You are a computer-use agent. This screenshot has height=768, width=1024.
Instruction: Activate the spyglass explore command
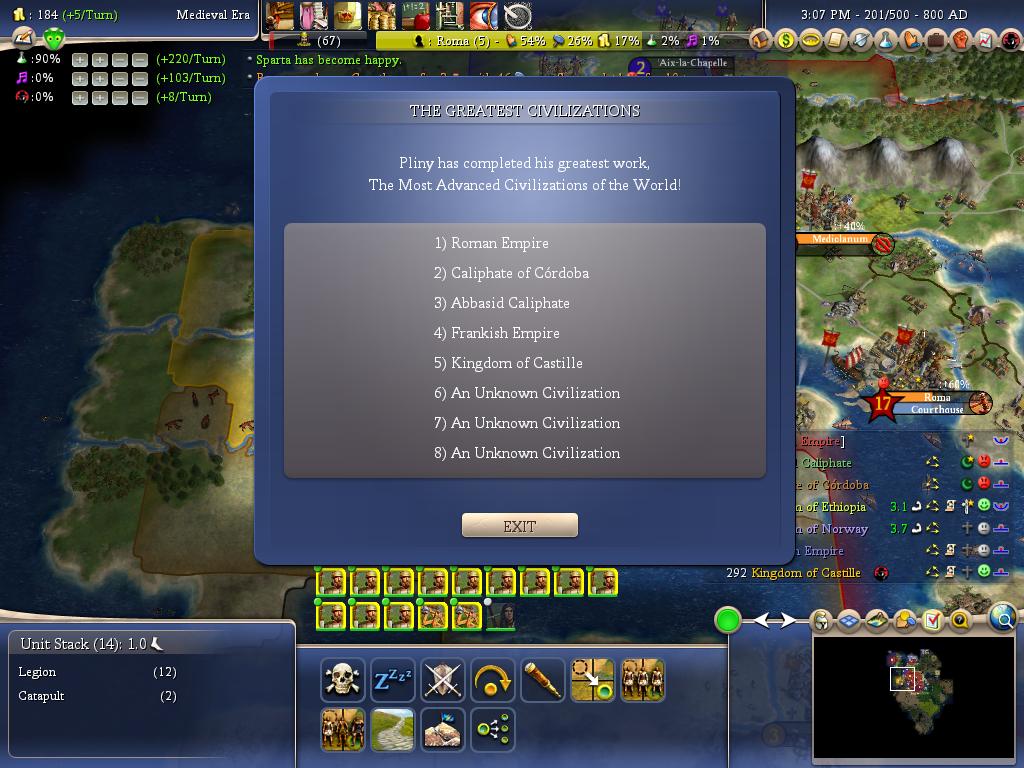click(542, 681)
